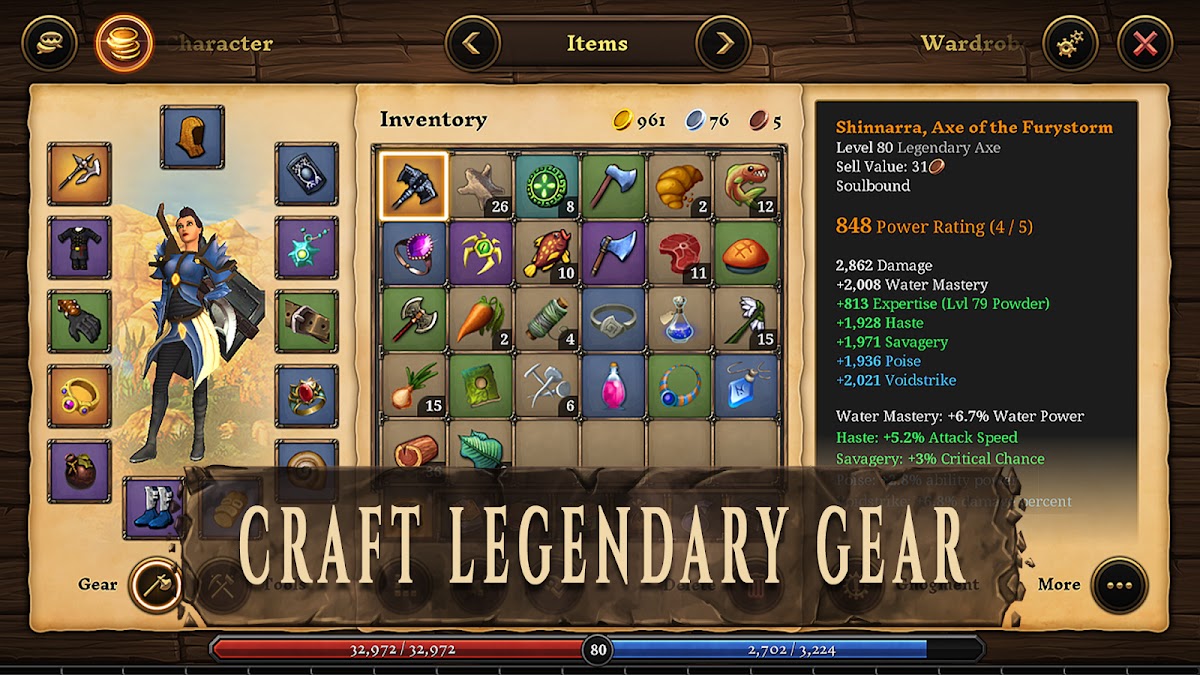The image size is (1200, 675).
Task: Go to the previous page with the left arrow
Action: [473, 44]
